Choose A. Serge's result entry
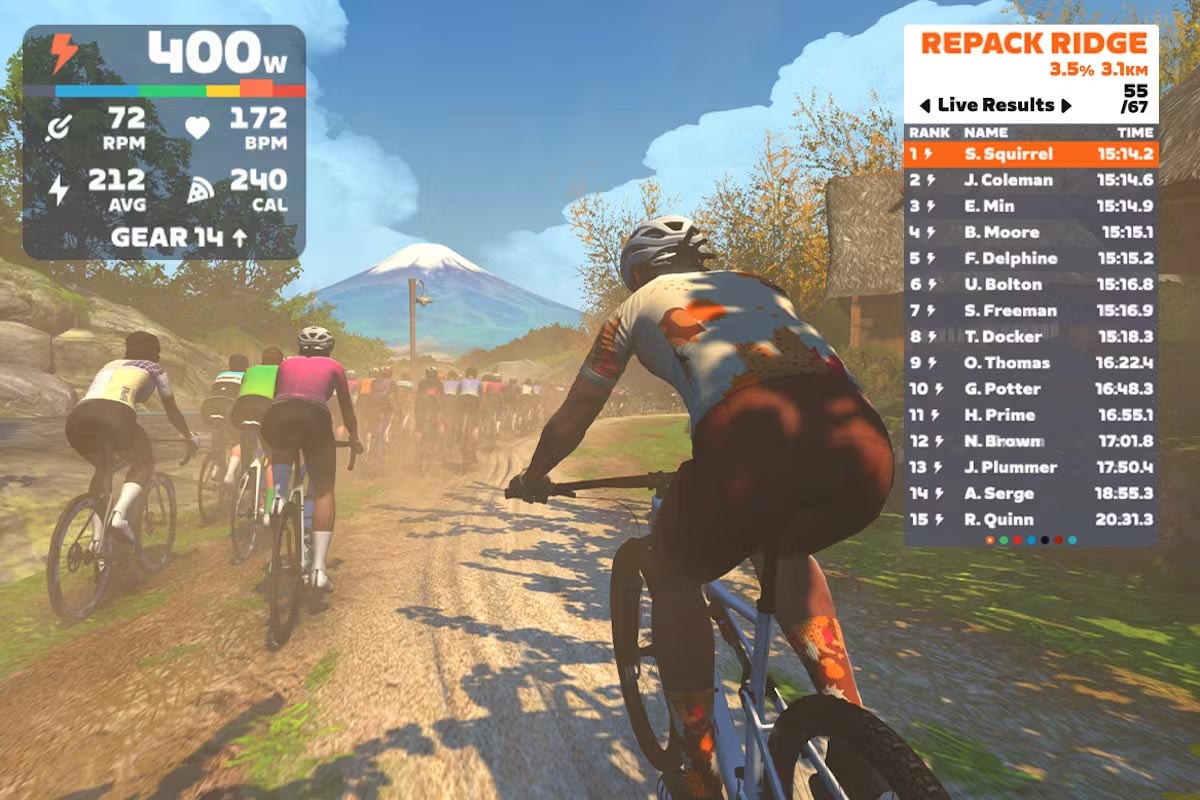1200x800 pixels. point(1030,493)
